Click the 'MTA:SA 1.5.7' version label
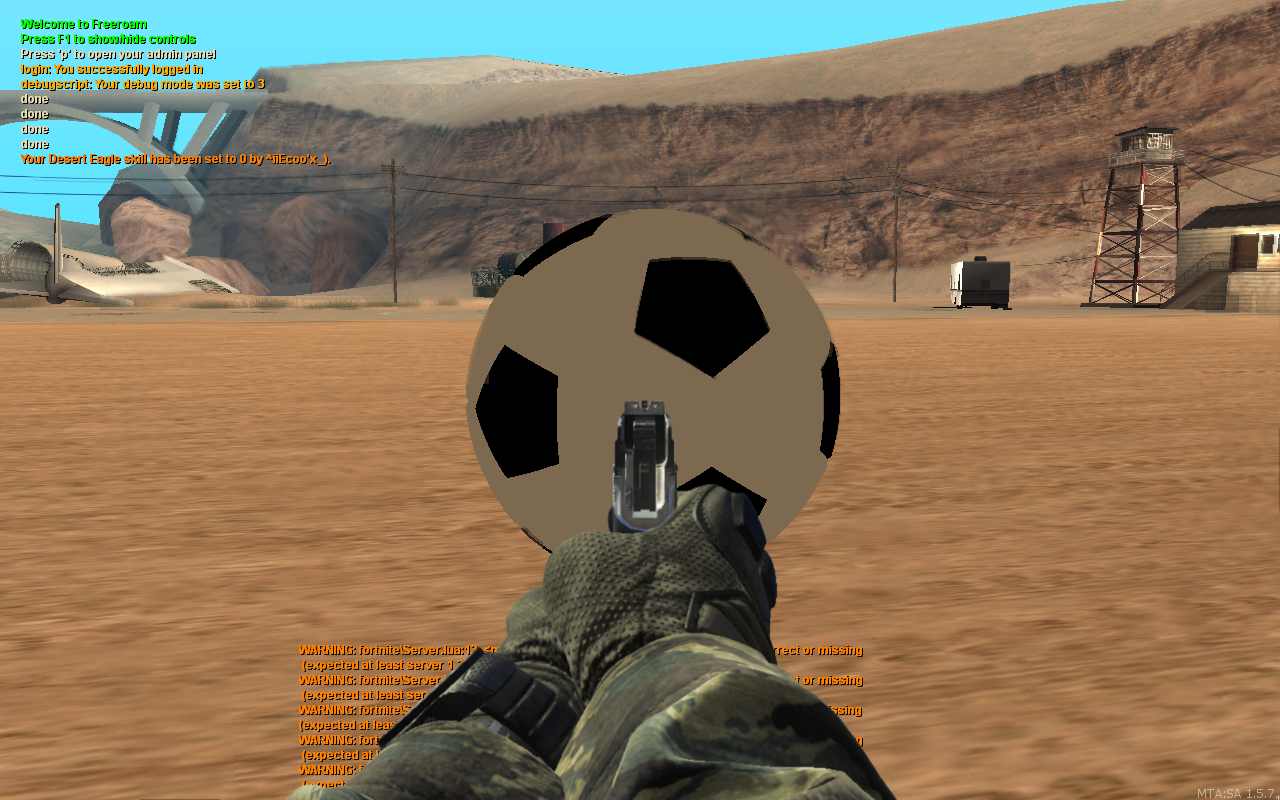 1240,791
